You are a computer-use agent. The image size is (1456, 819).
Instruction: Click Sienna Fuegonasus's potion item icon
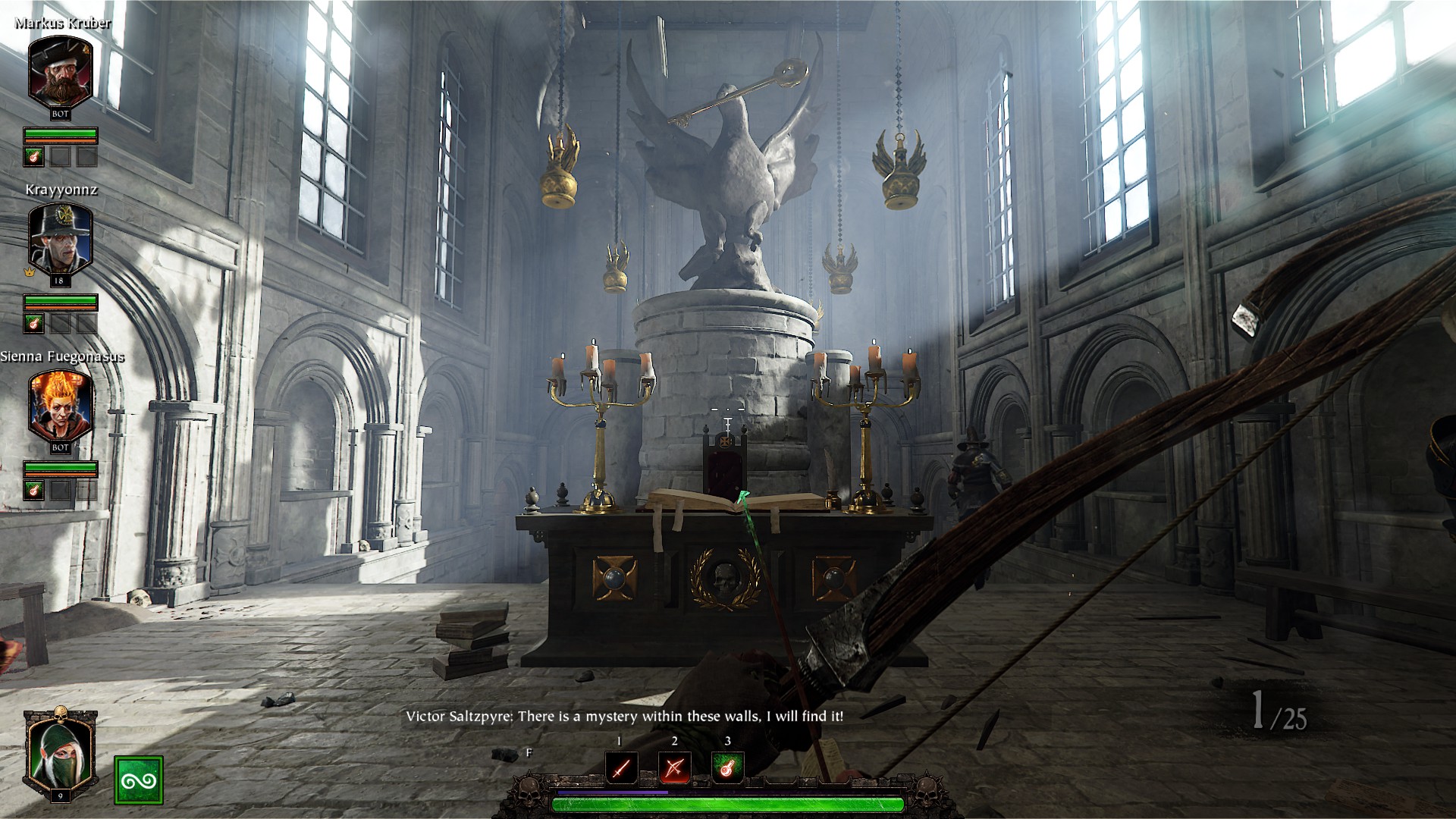coord(35,490)
